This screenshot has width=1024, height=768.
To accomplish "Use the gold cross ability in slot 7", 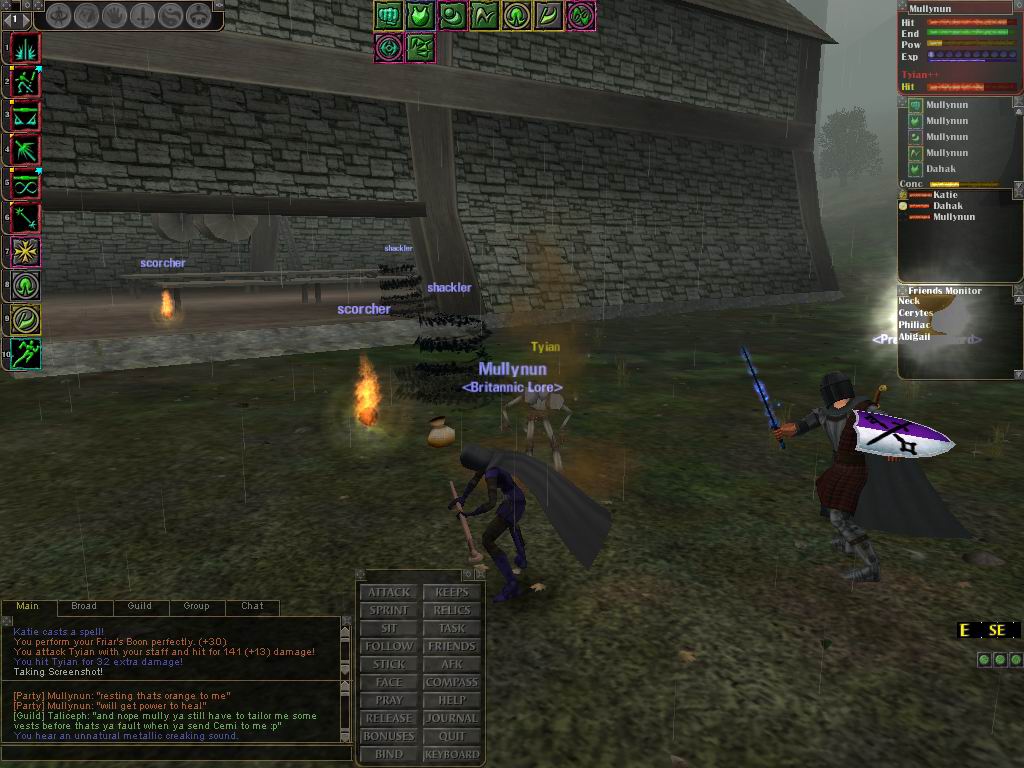I will [x=26, y=251].
